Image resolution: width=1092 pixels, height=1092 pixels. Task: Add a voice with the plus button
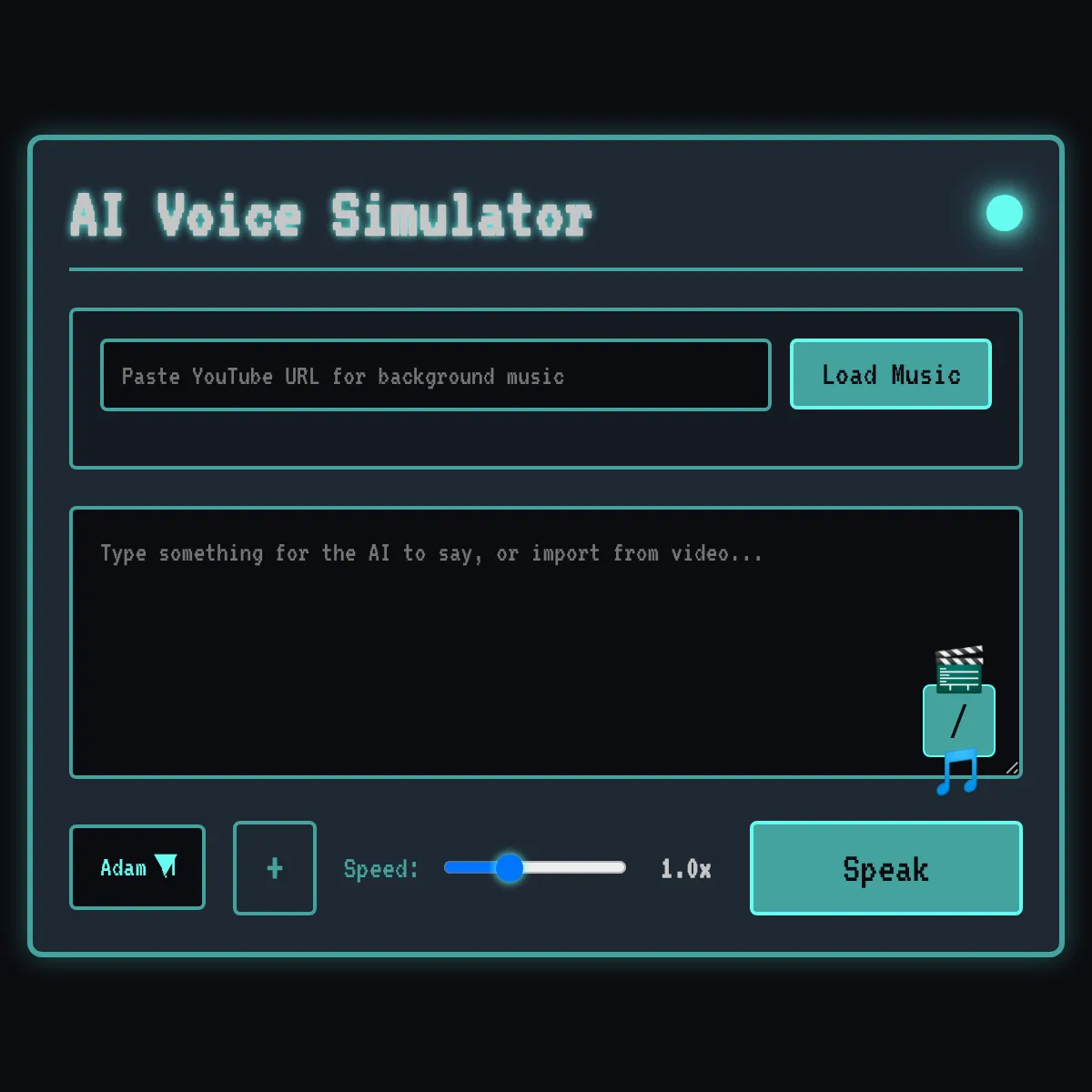[x=275, y=868]
